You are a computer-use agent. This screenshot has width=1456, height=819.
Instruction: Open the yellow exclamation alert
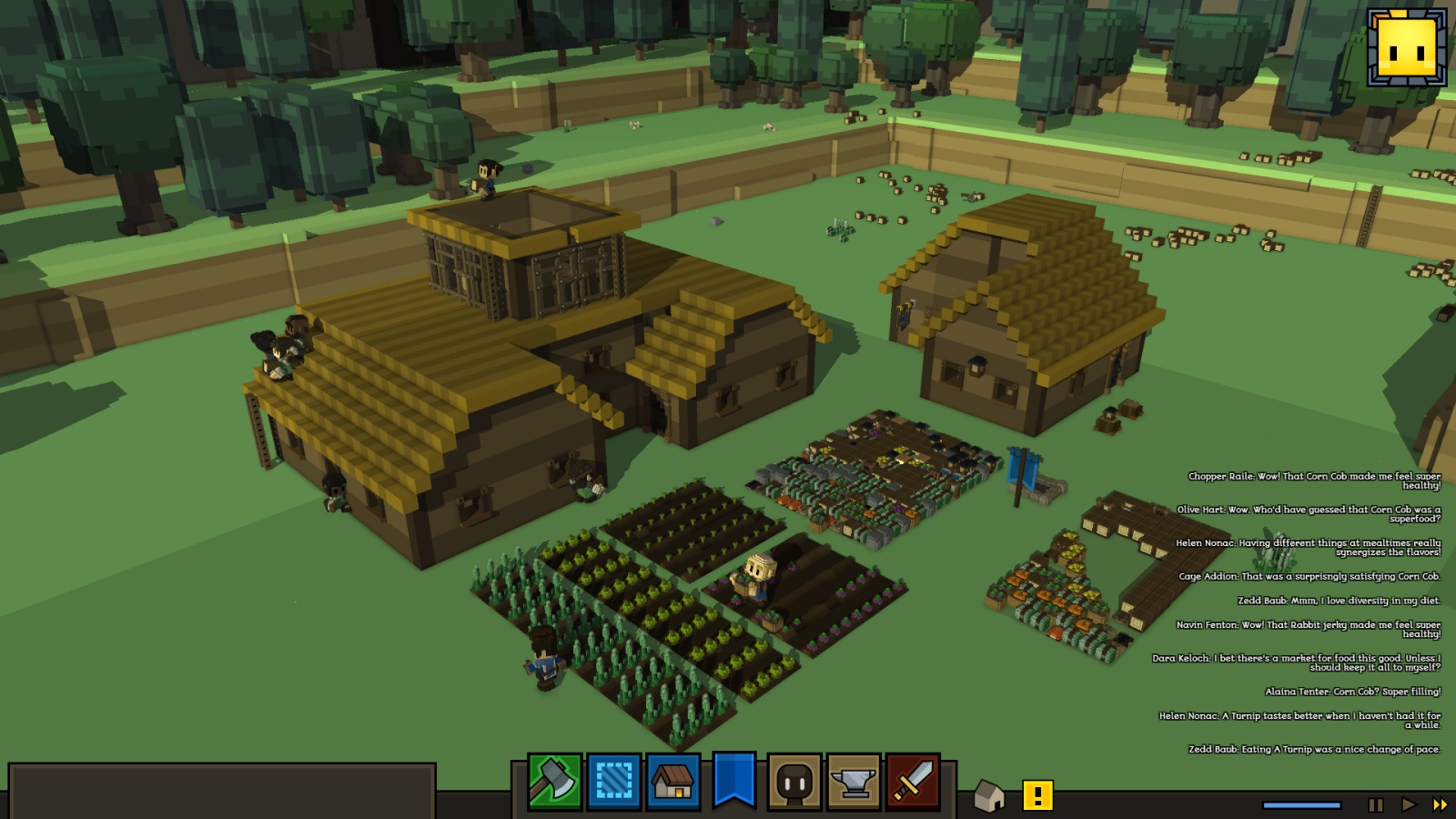(x=1037, y=795)
